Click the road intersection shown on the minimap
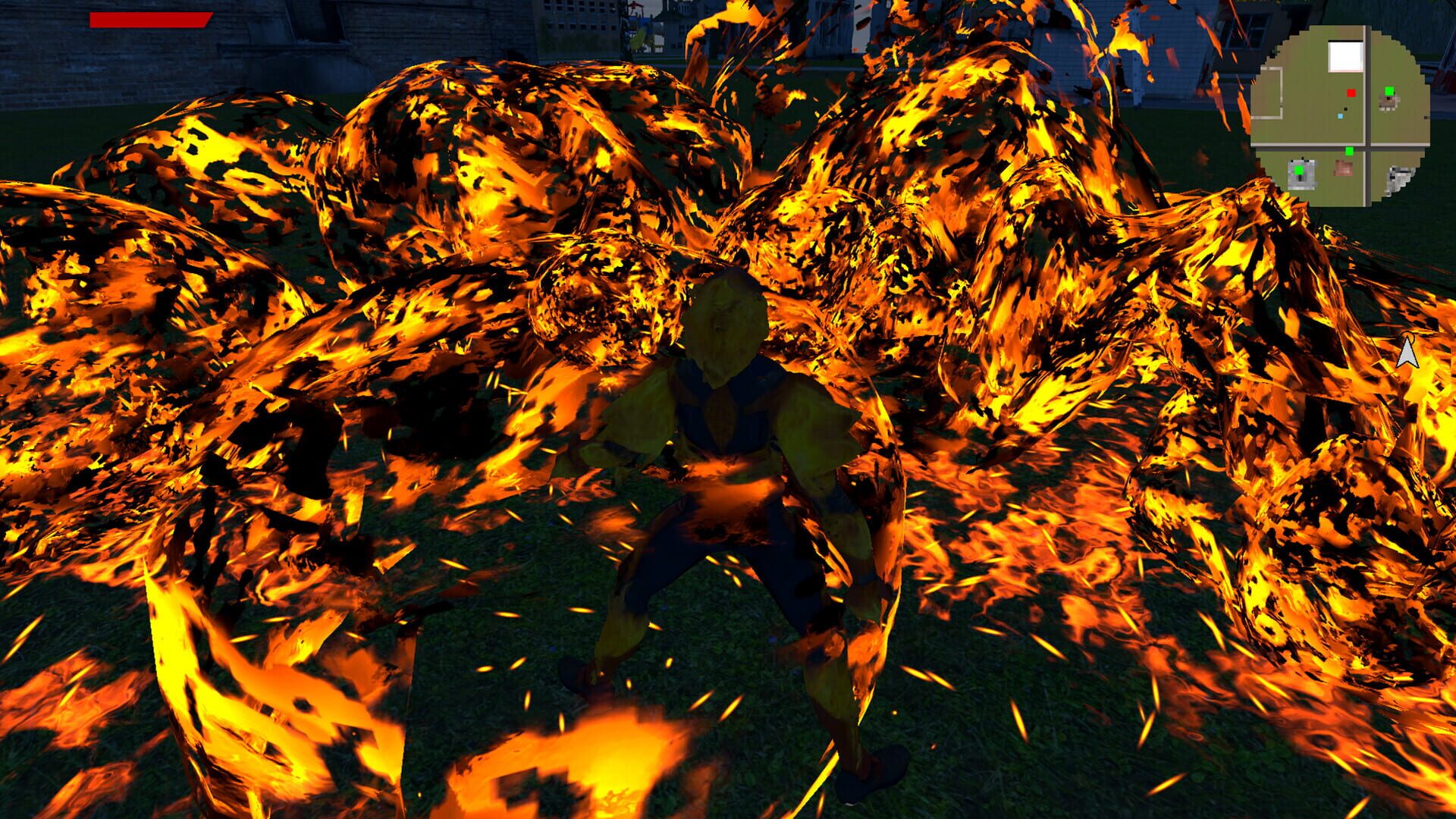Screen dimensions: 1456x819 tap(1367, 145)
